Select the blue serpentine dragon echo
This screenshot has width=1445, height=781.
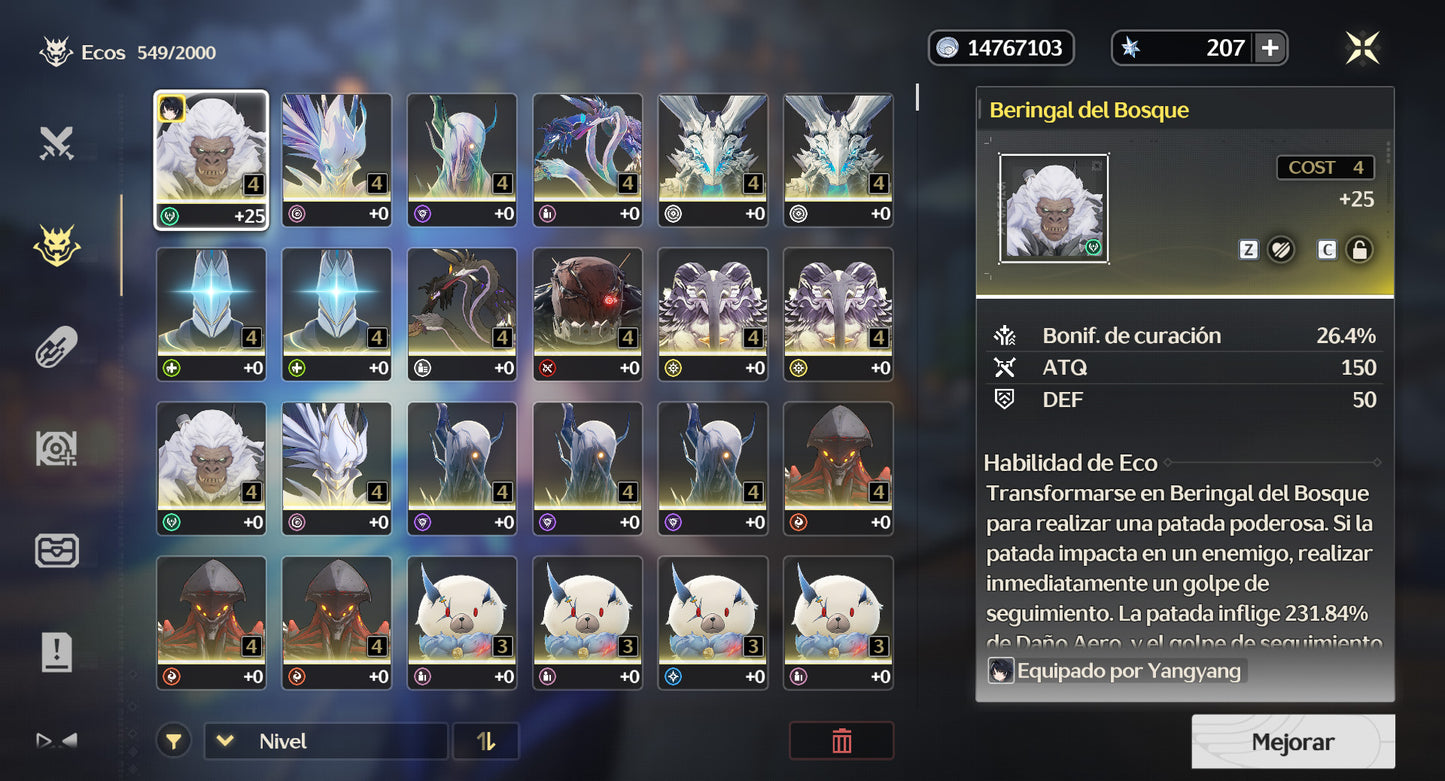tap(587, 160)
